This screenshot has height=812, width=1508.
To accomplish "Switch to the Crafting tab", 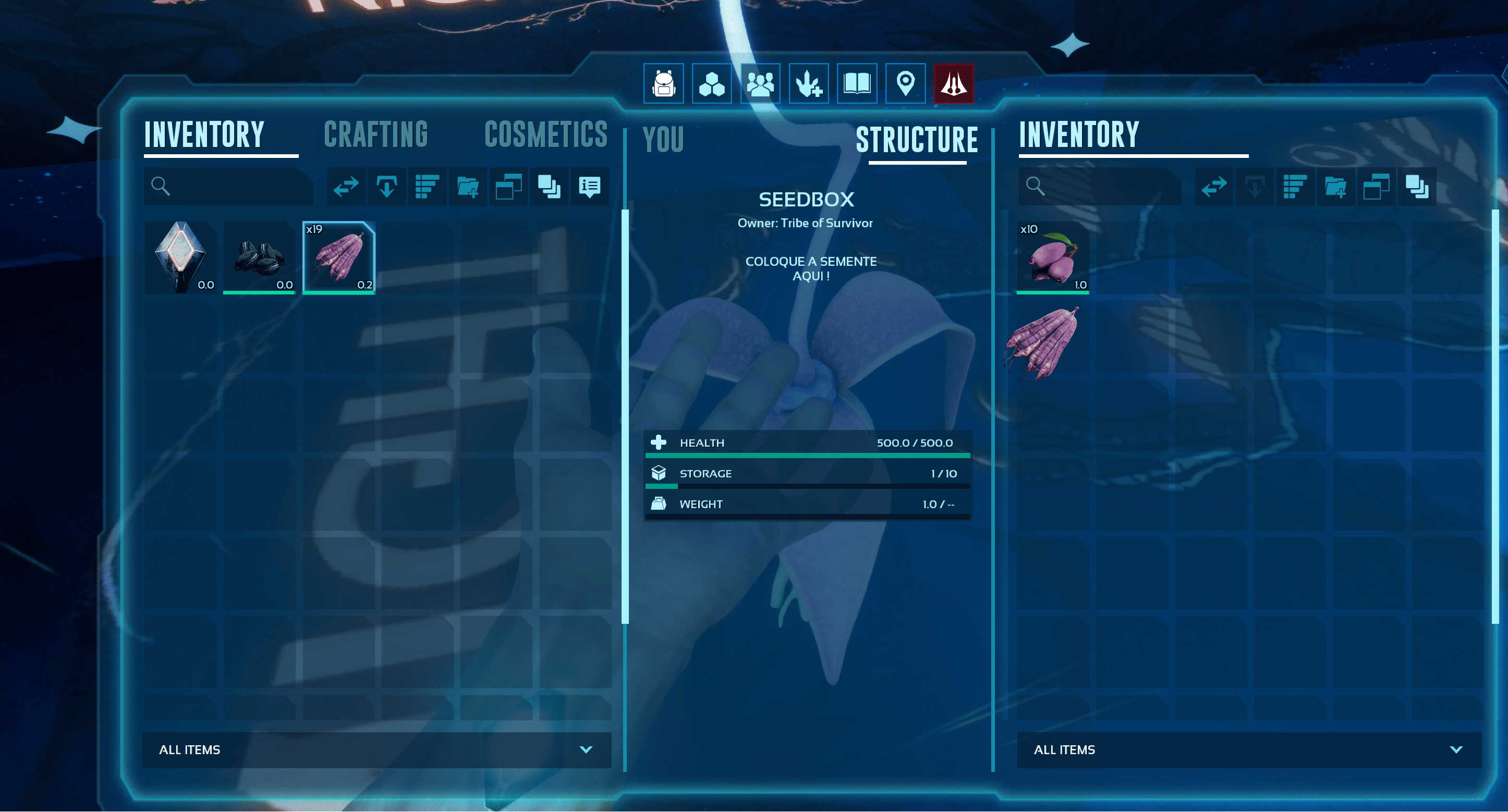I will (x=376, y=135).
